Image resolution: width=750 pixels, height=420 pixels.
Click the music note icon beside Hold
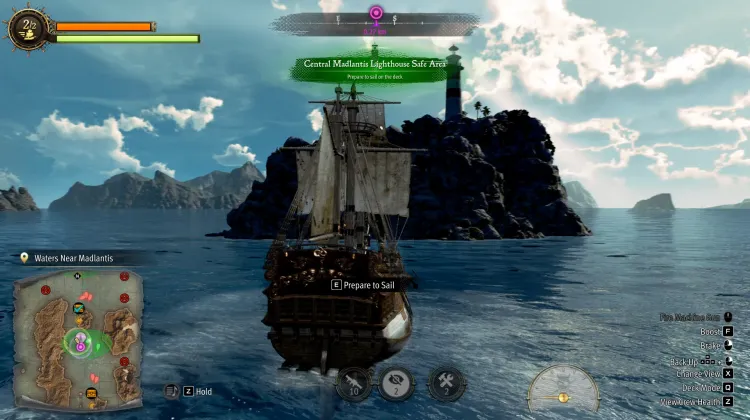(171, 391)
